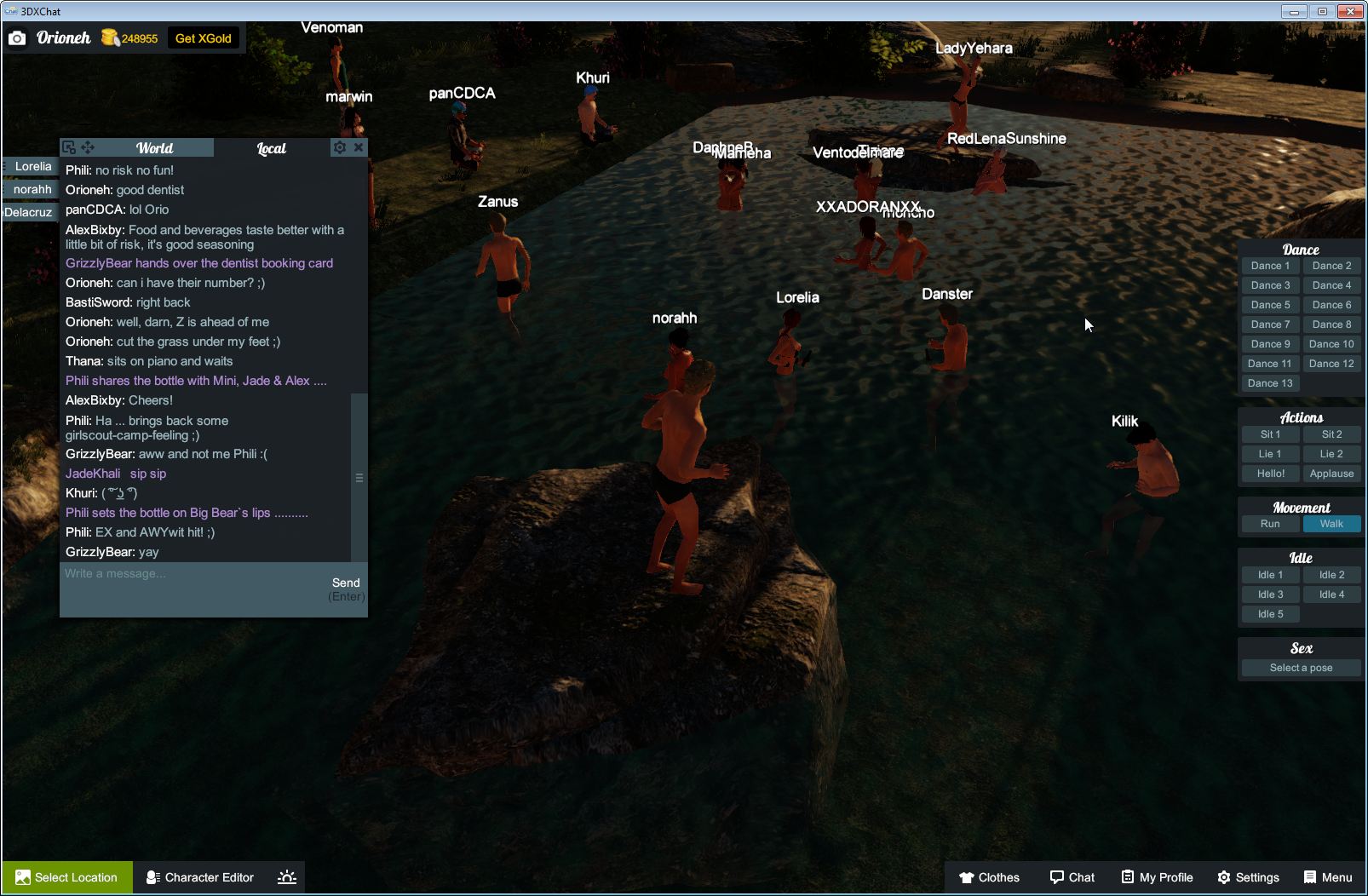Image resolution: width=1368 pixels, height=896 pixels.
Task: Open the chat settings gear
Action: tap(340, 146)
